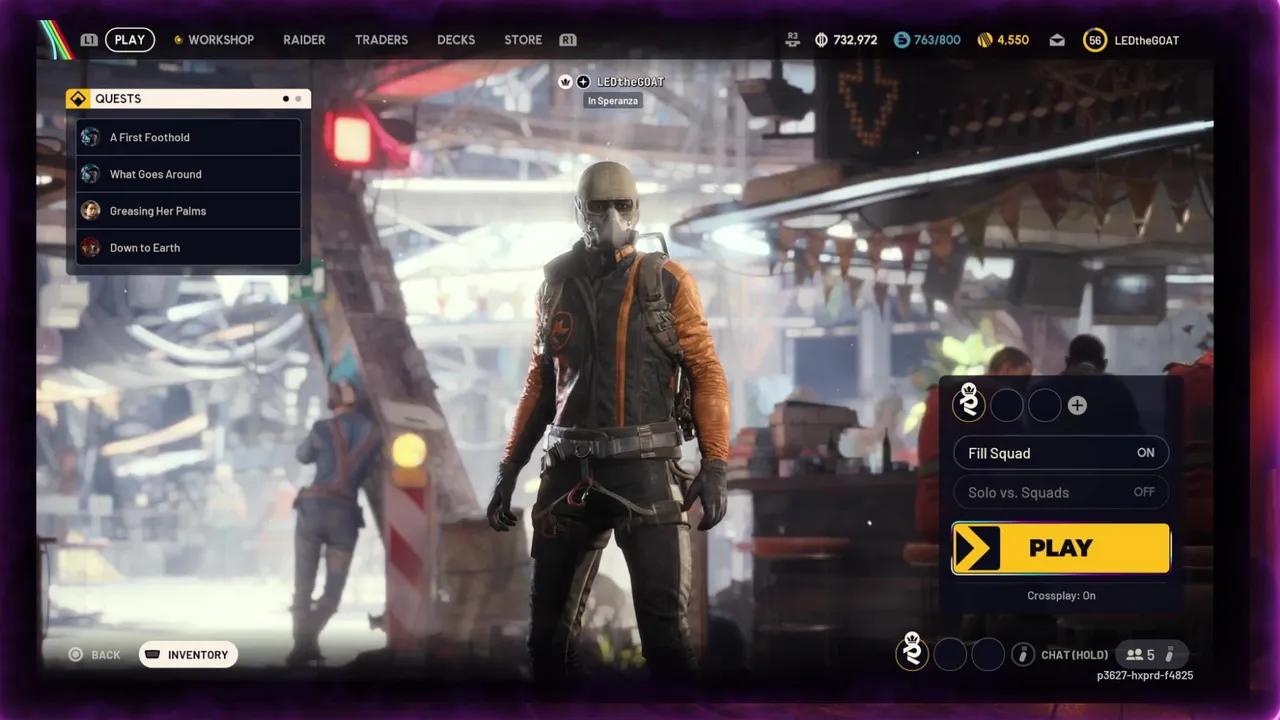The width and height of the screenshot is (1280, 720).
Task: Open the Traders menu
Action: pyautogui.click(x=381, y=40)
